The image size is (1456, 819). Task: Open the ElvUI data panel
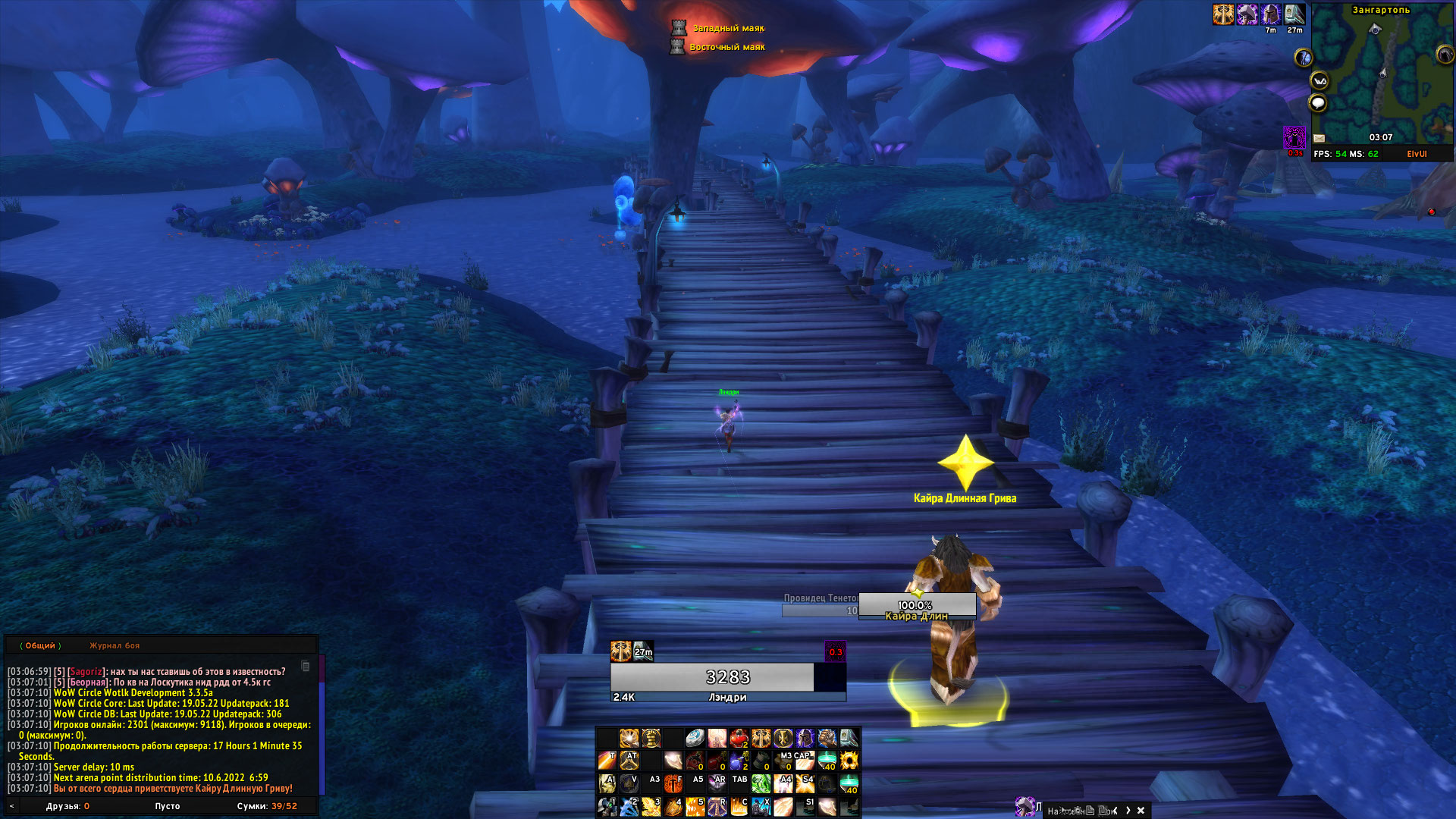pyautogui.click(x=1417, y=154)
